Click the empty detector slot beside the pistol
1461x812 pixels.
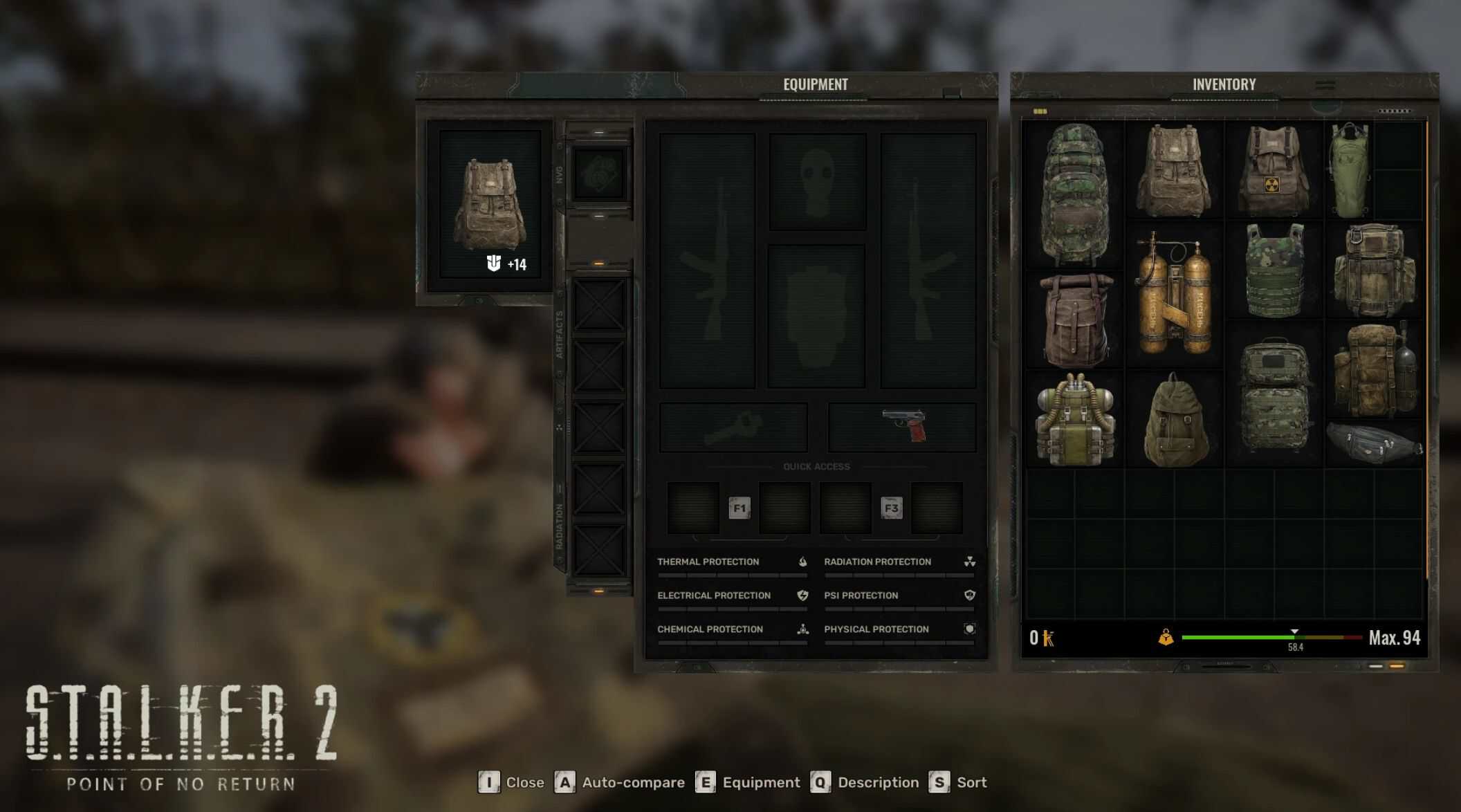733,427
